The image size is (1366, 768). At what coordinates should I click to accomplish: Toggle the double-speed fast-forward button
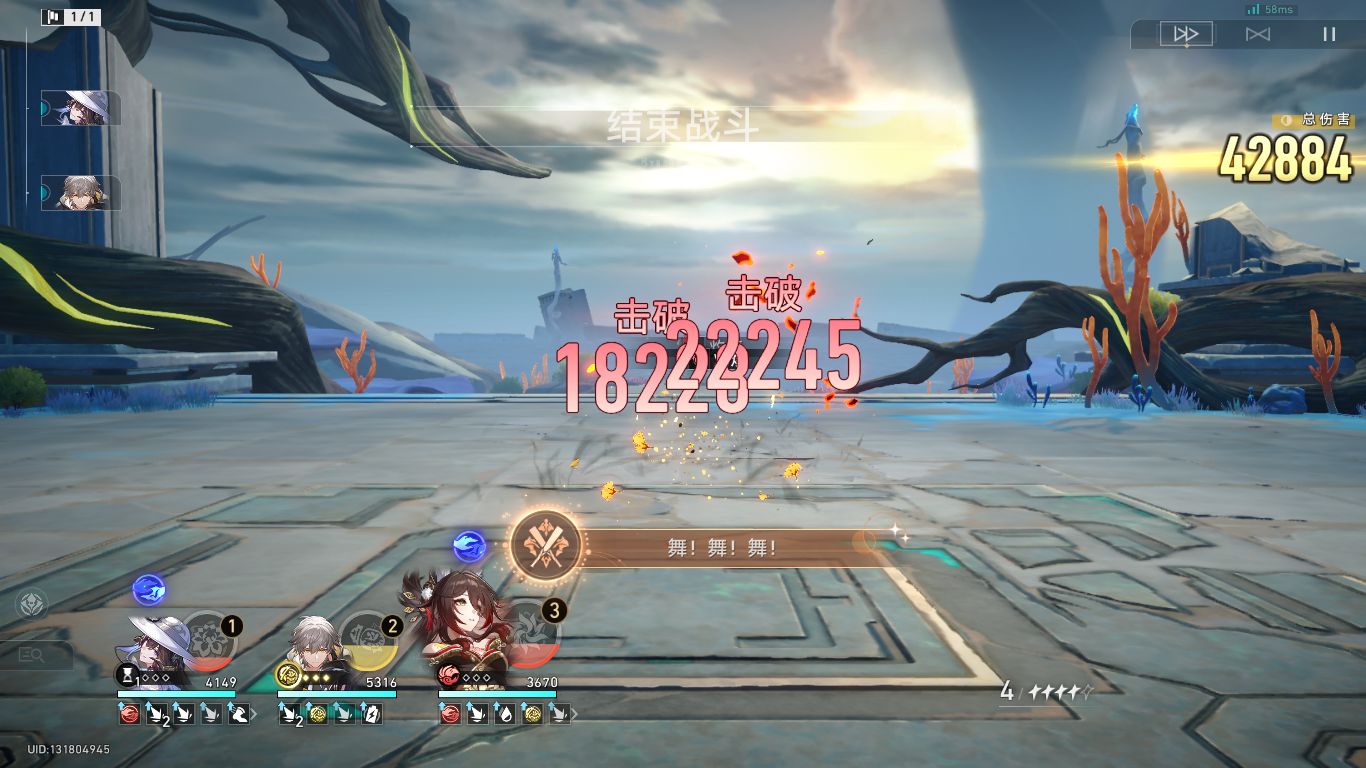1186,34
